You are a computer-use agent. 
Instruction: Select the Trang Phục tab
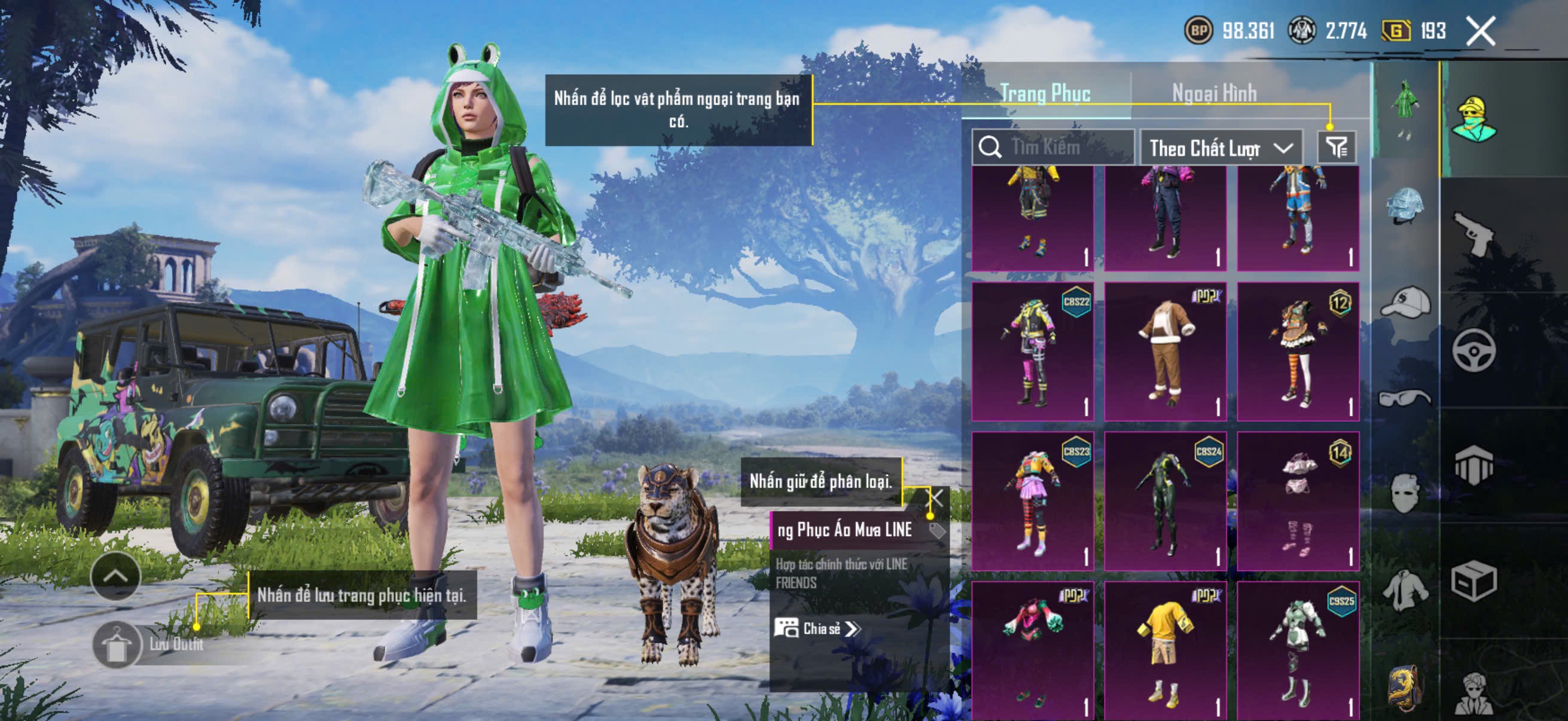pyautogui.click(x=1045, y=94)
